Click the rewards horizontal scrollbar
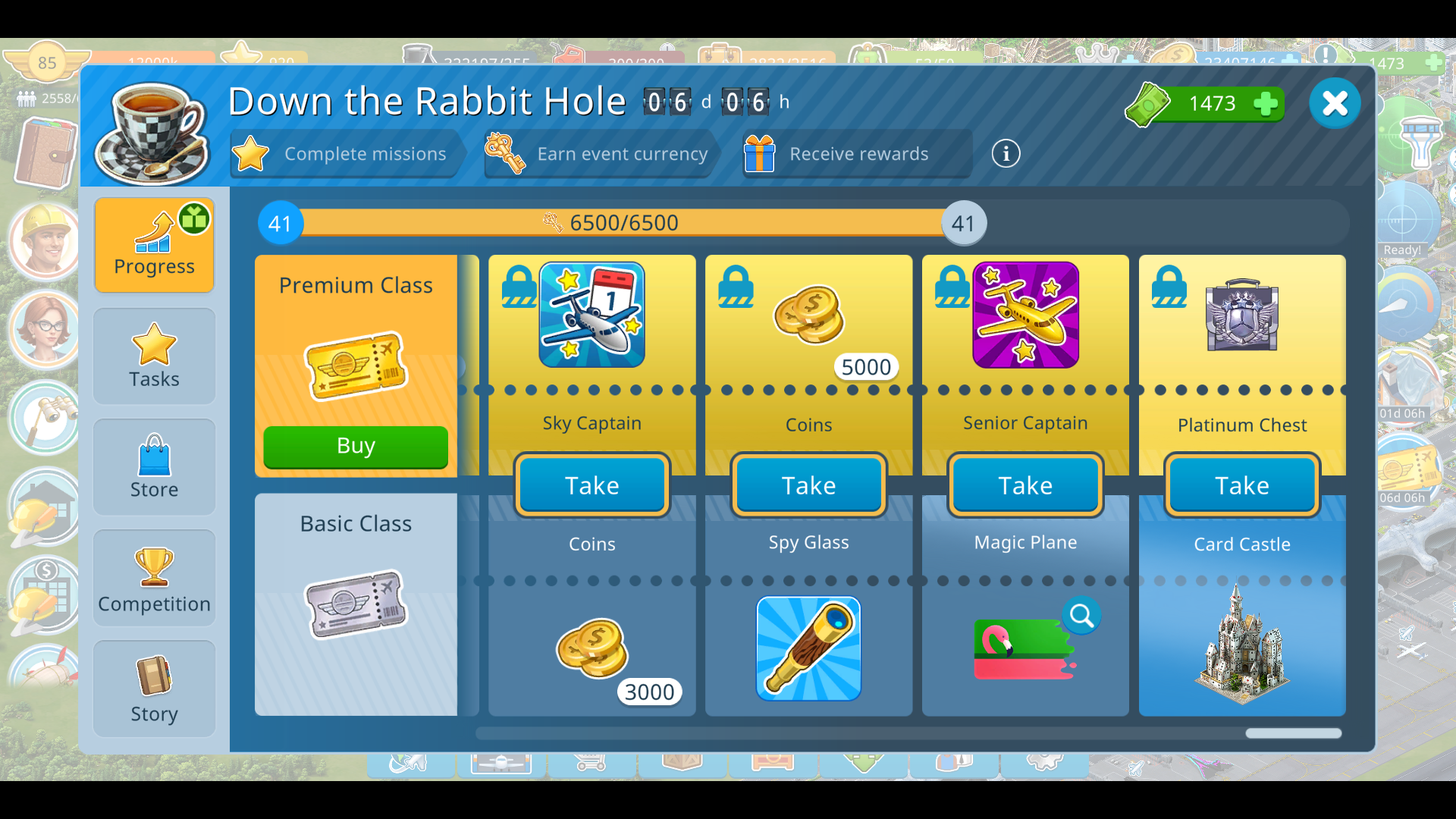This screenshot has height=819, width=1456. [1293, 733]
